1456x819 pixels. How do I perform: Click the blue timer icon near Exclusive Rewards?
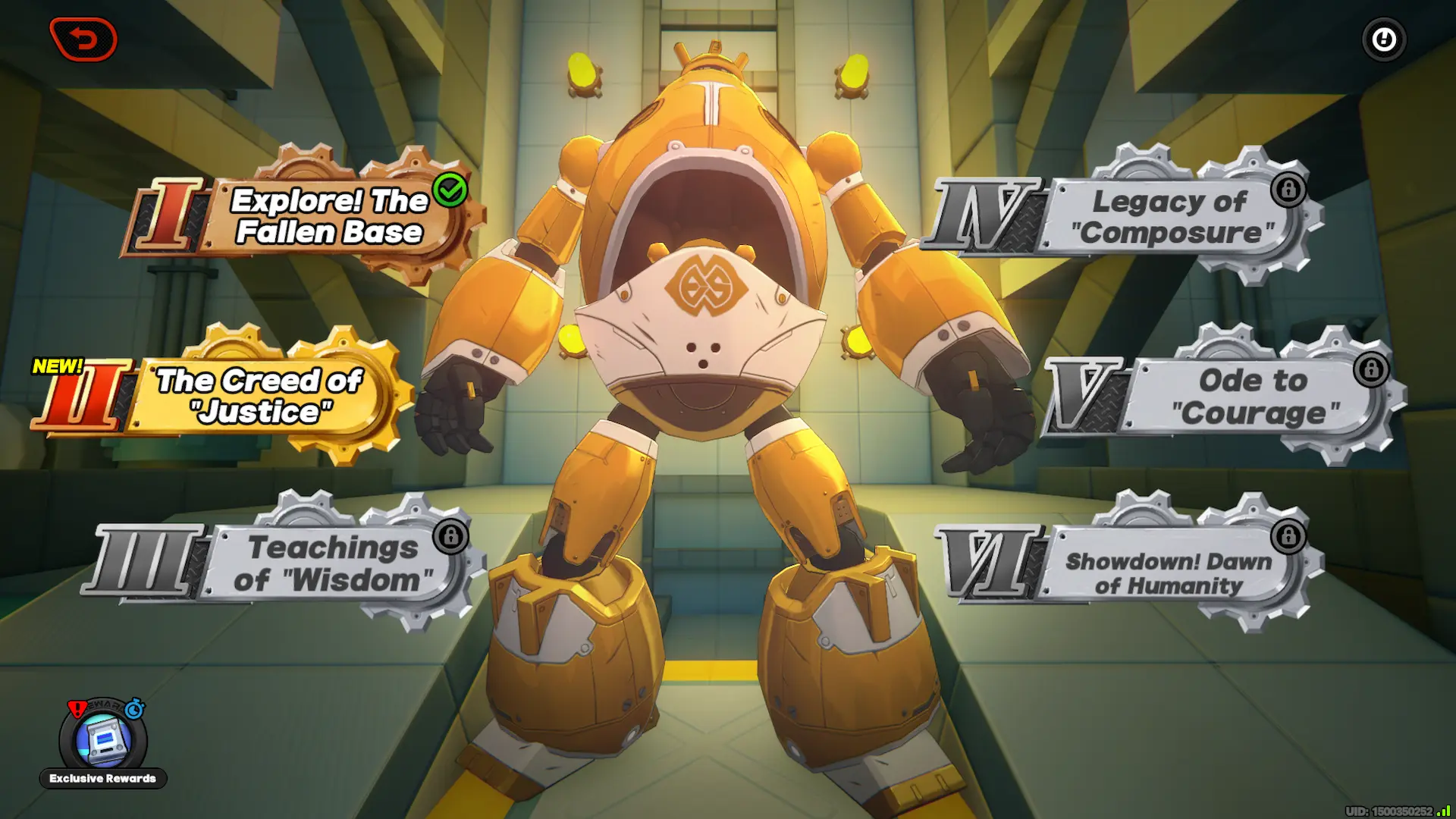pos(133,710)
